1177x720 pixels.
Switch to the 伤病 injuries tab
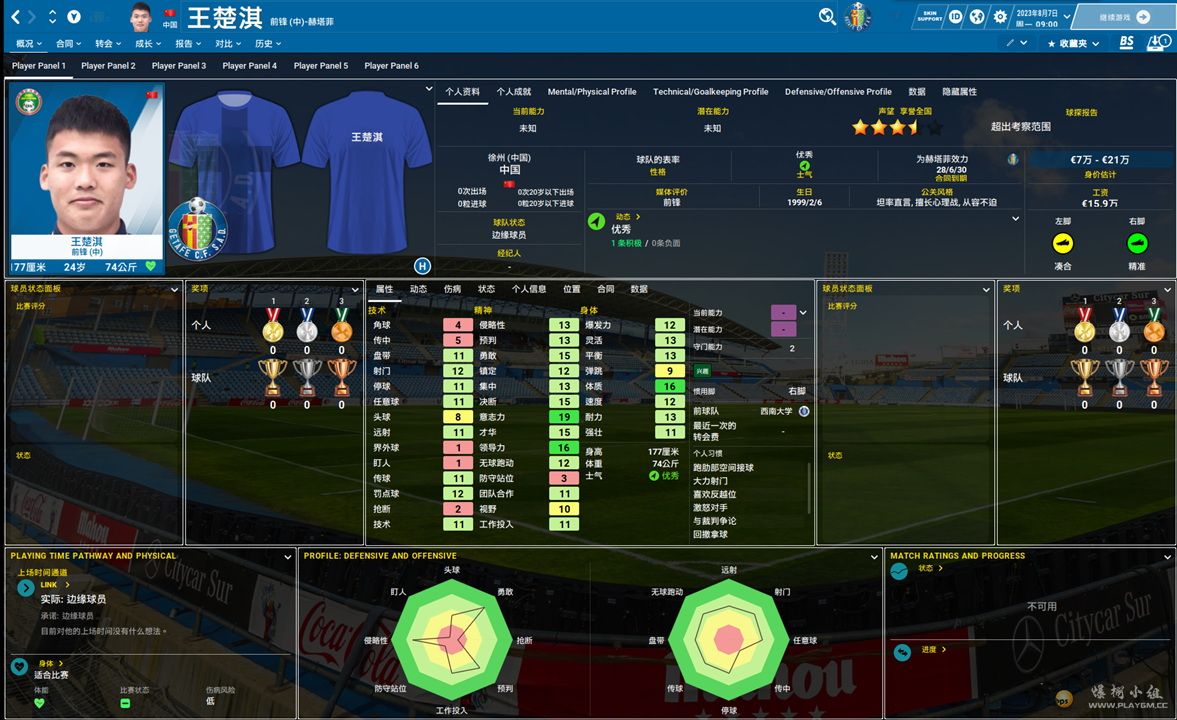point(452,289)
